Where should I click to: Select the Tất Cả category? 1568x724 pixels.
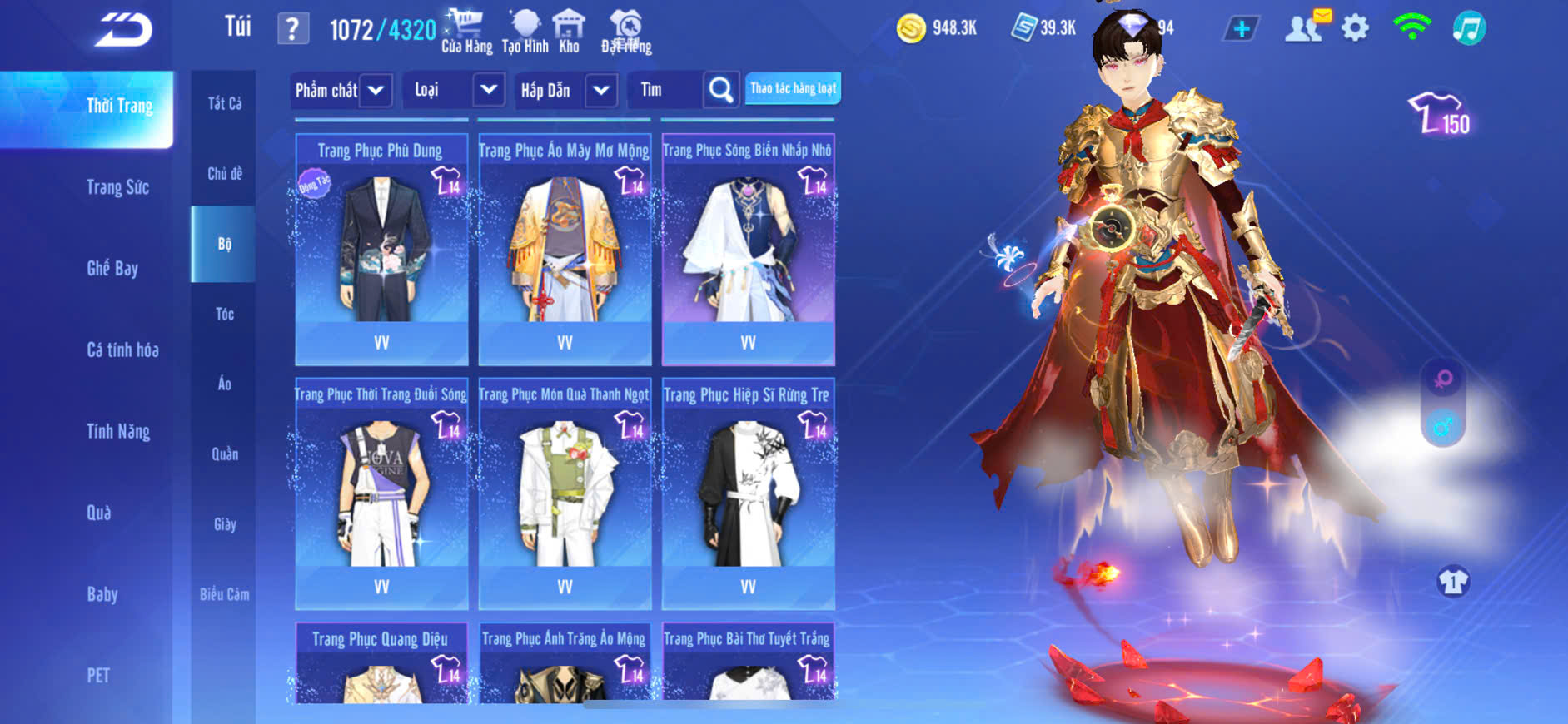(x=225, y=103)
